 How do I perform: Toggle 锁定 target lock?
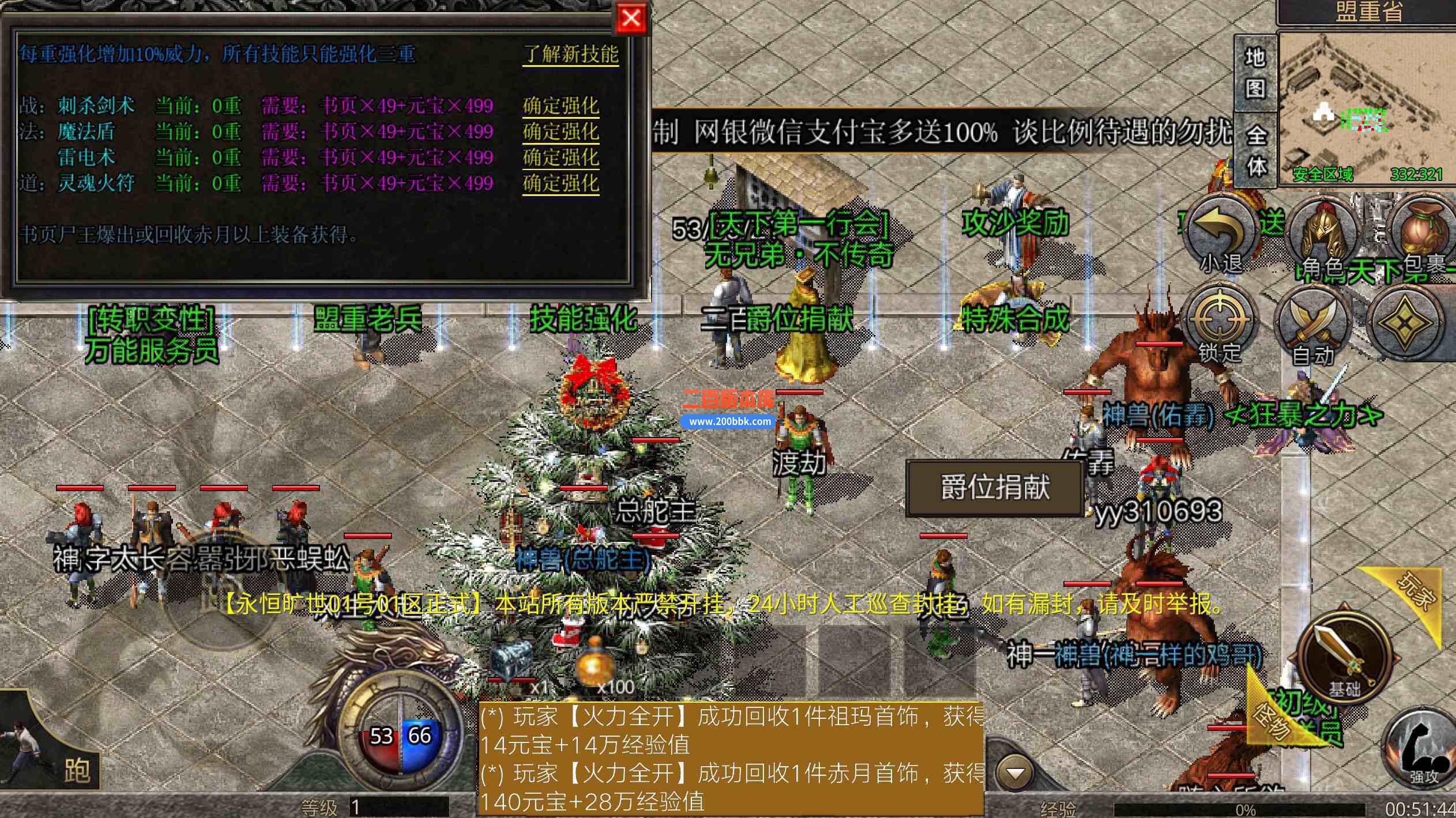(x=1218, y=319)
